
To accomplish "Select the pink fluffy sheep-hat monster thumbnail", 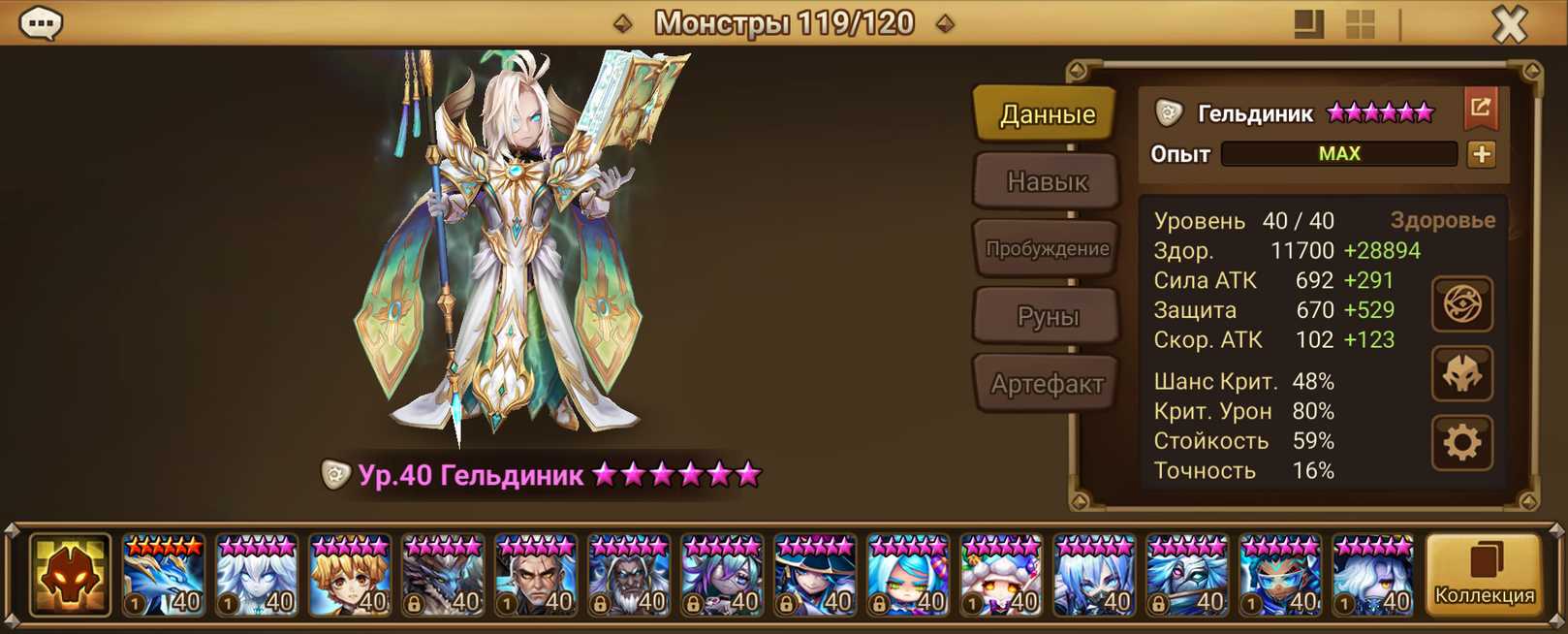I will (x=1000, y=576).
